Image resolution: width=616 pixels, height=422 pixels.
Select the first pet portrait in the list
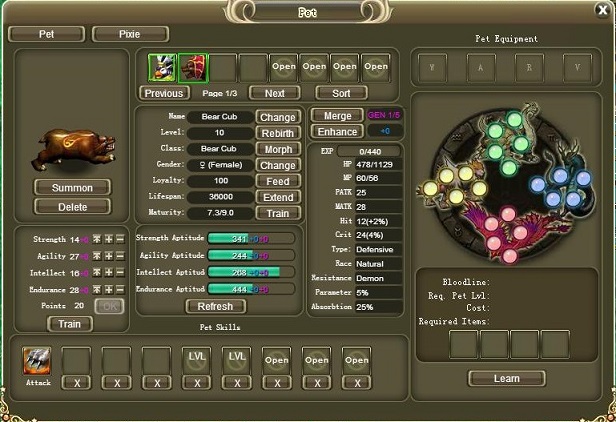162,67
